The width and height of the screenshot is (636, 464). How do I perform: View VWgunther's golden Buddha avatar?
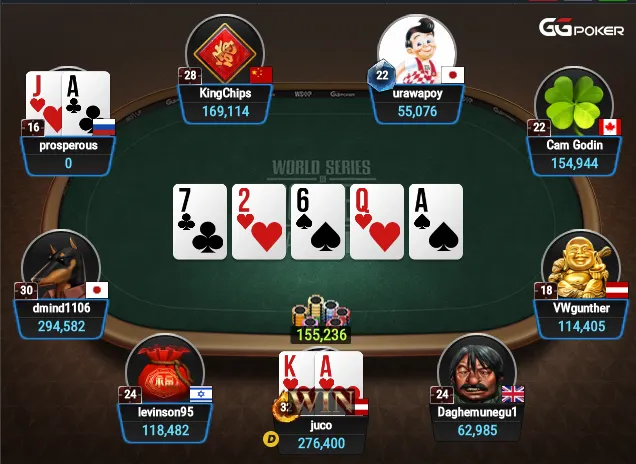(x=580, y=266)
